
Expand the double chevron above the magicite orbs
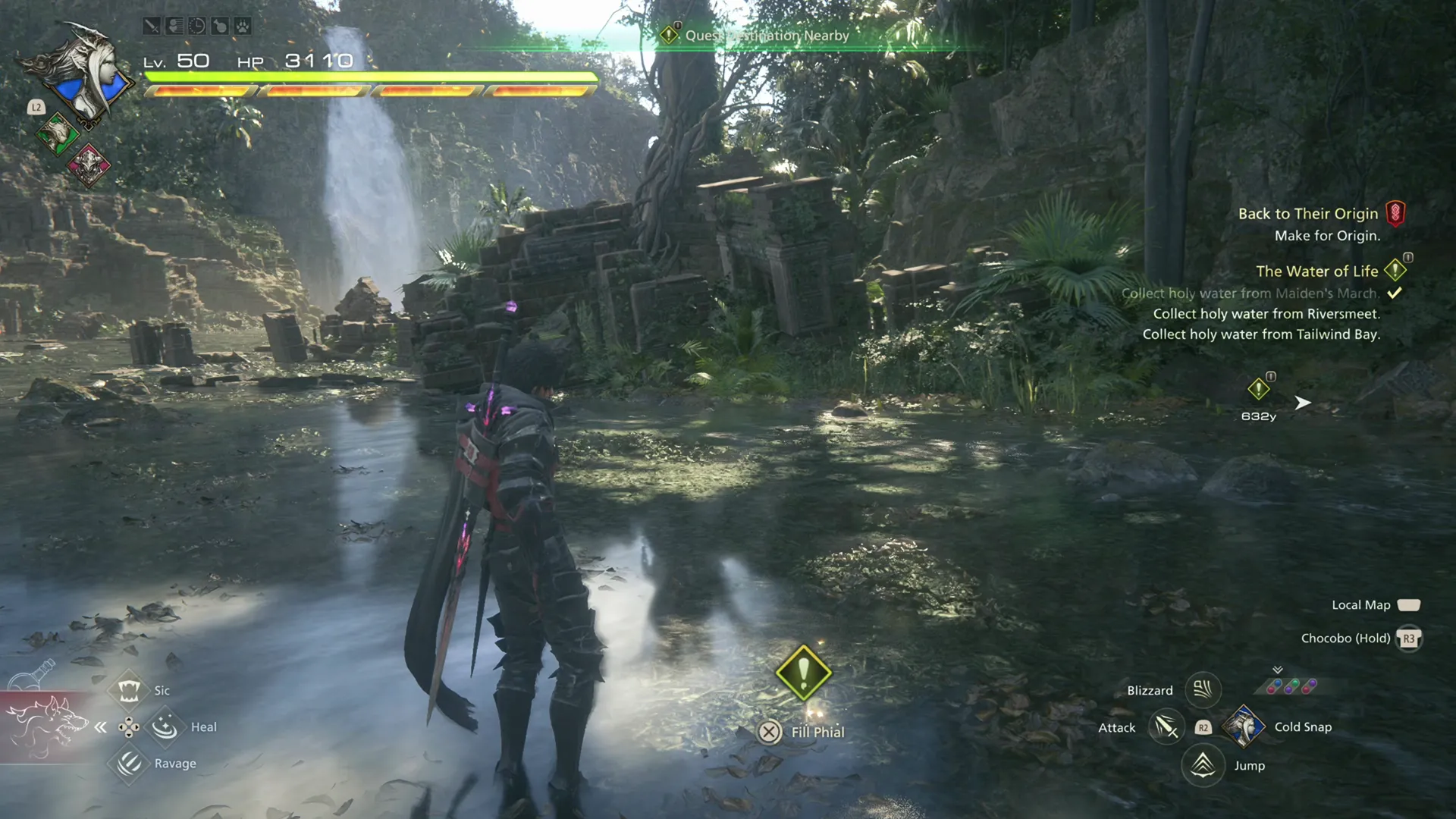[1277, 669]
